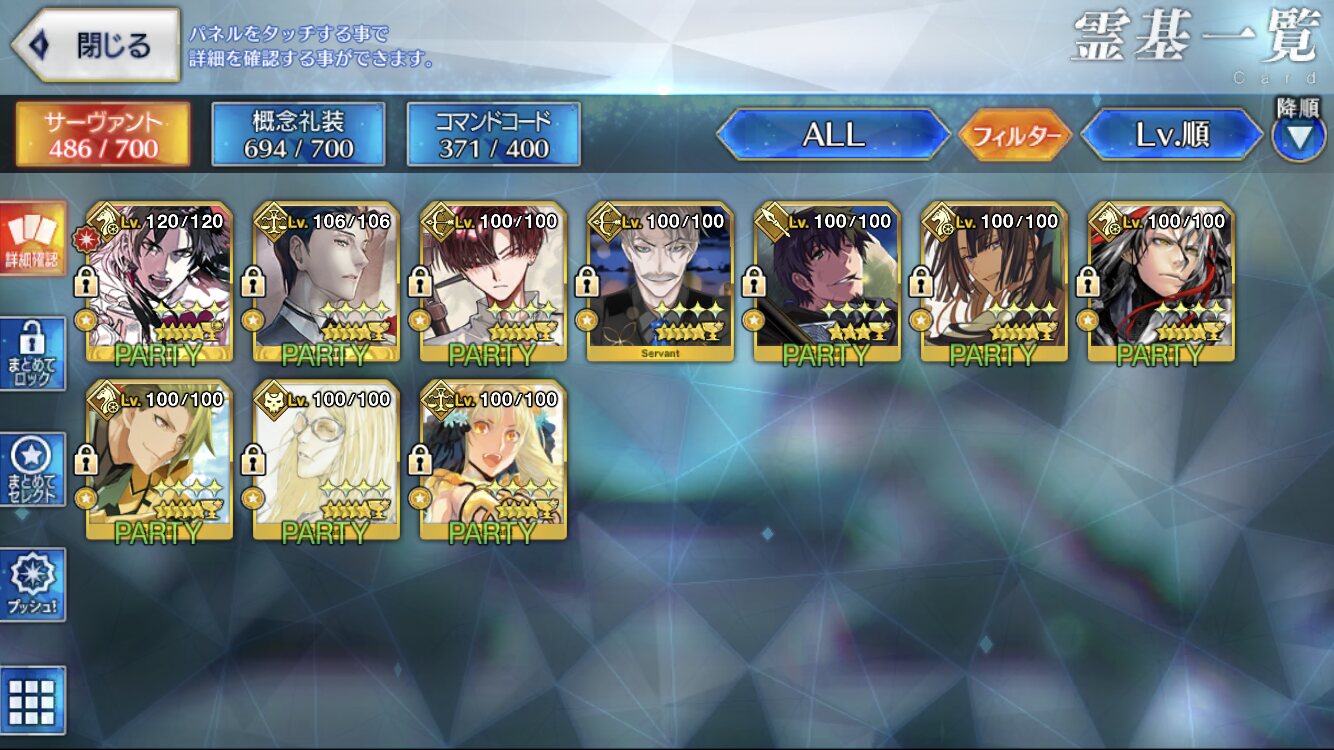The width and height of the screenshot is (1334, 750).
Task: Switch to the サーヴァント tab
Action: pyautogui.click(x=102, y=134)
